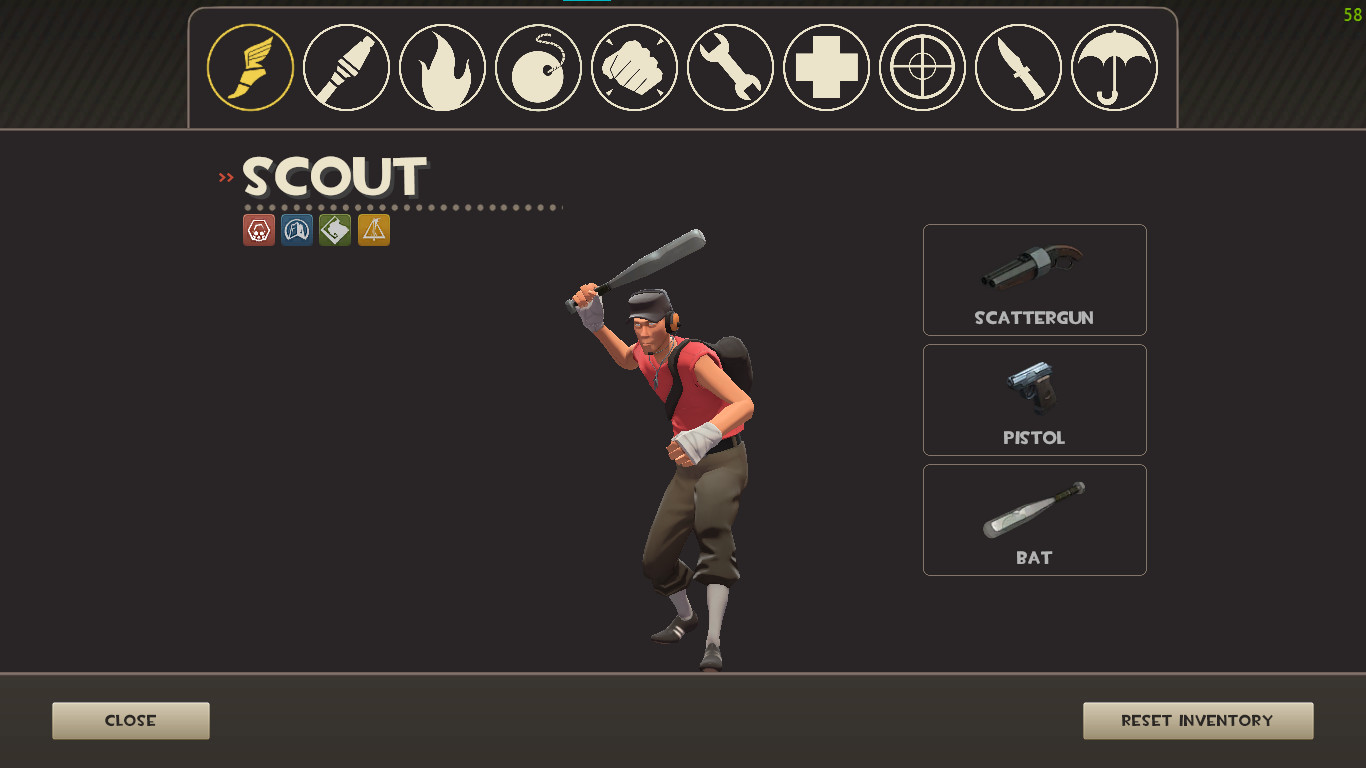The height and width of the screenshot is (768, 1366).
Task: Select the Engineer wrench icon
Action: (729, 66)
